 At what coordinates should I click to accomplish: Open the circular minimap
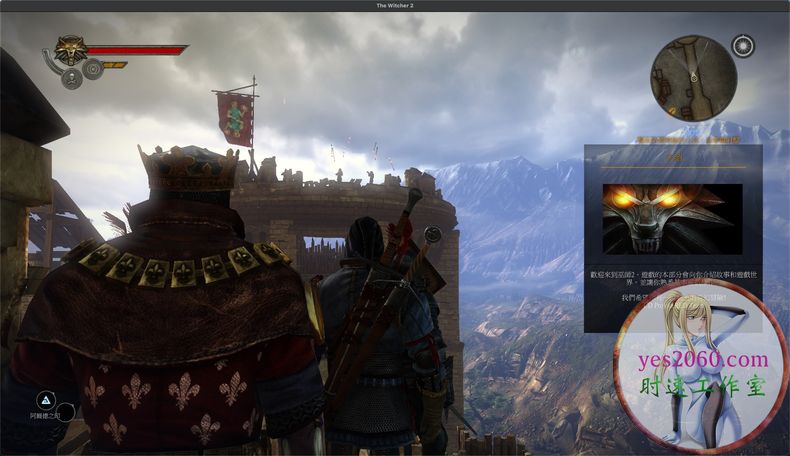(x=693, y=78)
